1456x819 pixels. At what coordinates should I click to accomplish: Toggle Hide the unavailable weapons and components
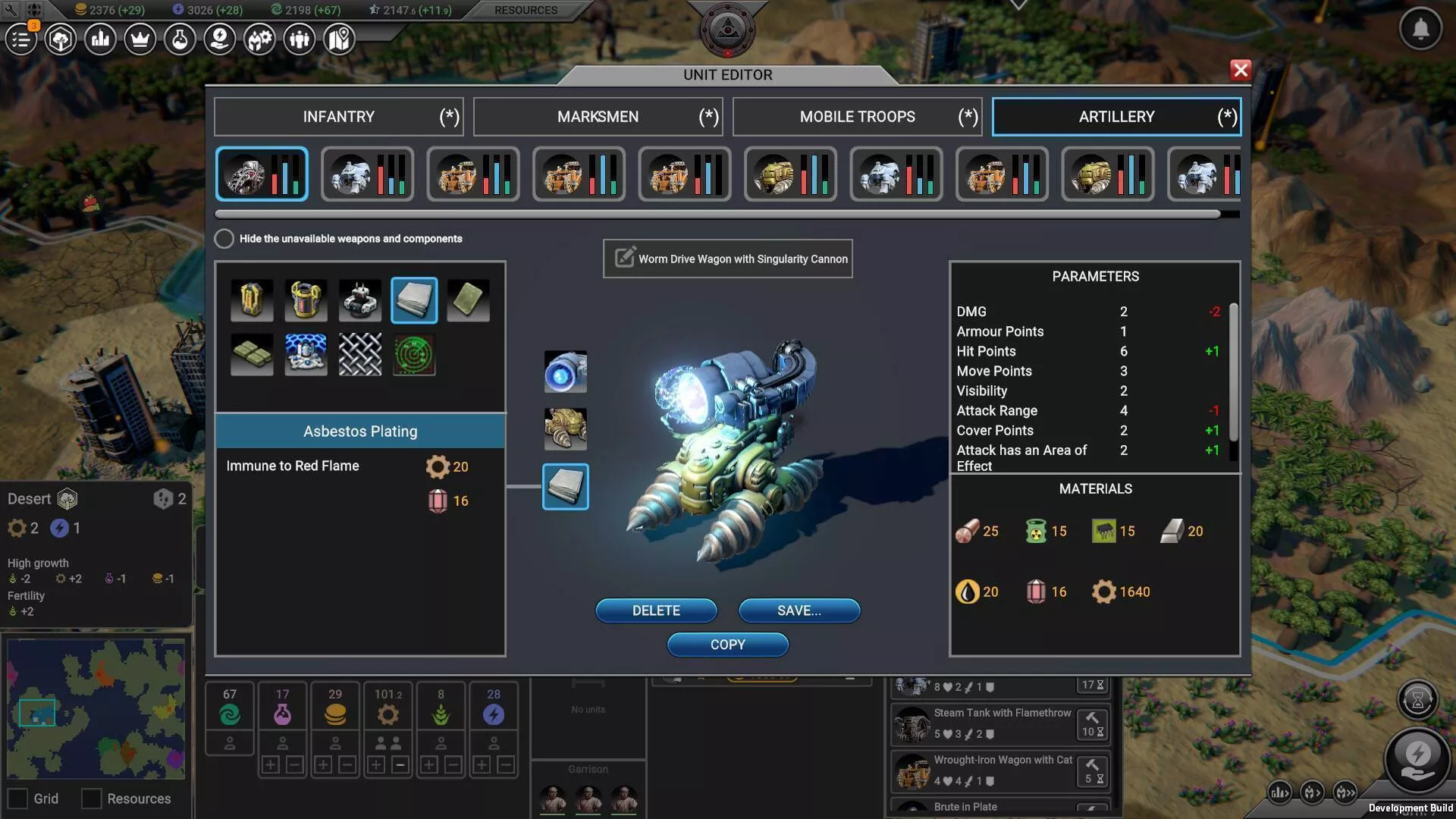(224, 239)
